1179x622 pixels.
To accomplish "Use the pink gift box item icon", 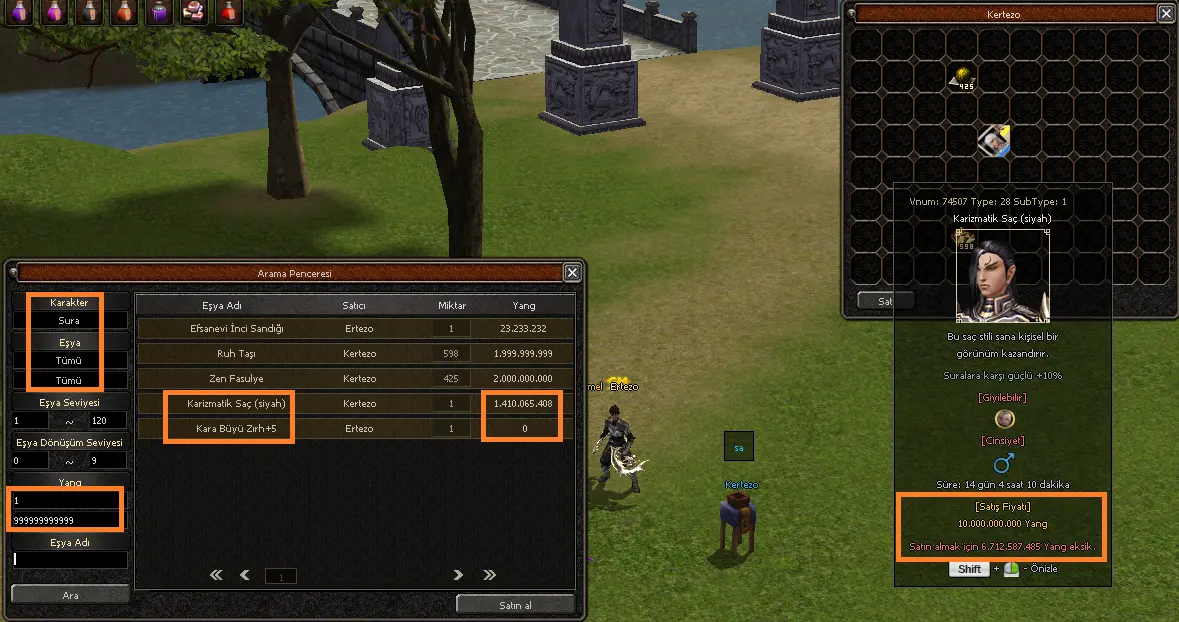I will pyautogui.click(x=193, y=12).
